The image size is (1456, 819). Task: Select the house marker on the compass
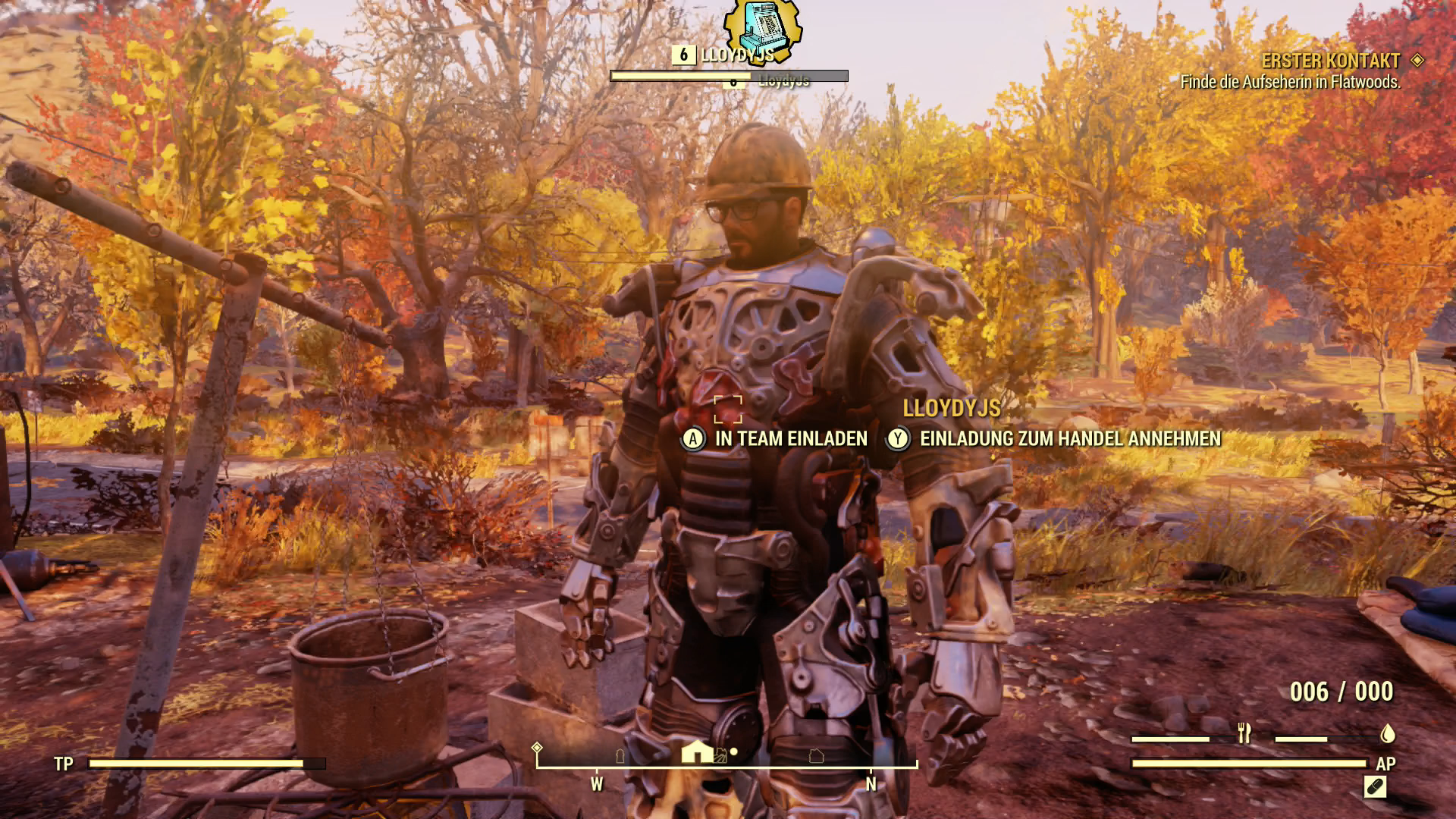697,752
